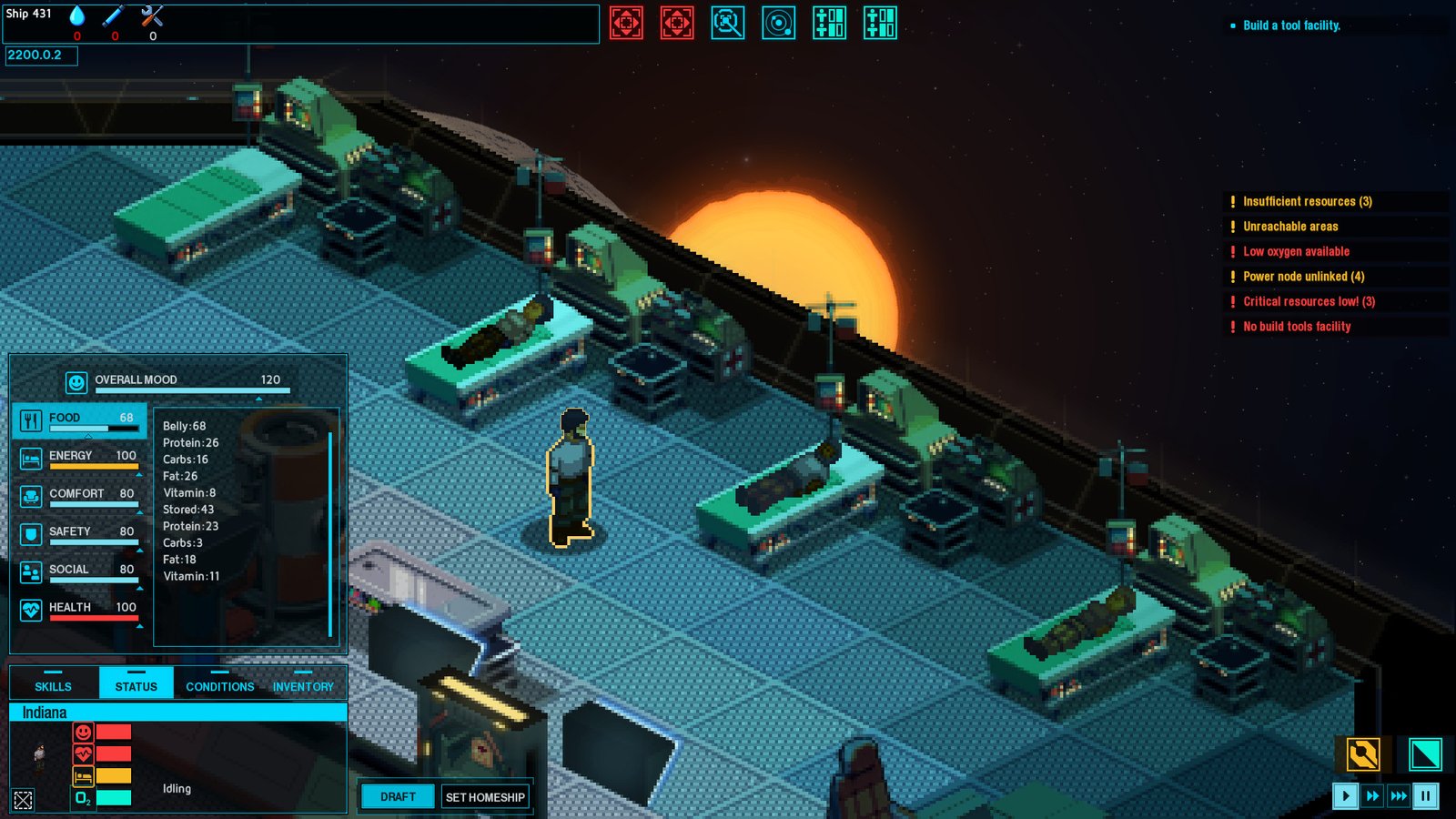This screenshot has width=1456, height=819.
Task: Click the DRAFT button
Action: [x=398, y=795]
